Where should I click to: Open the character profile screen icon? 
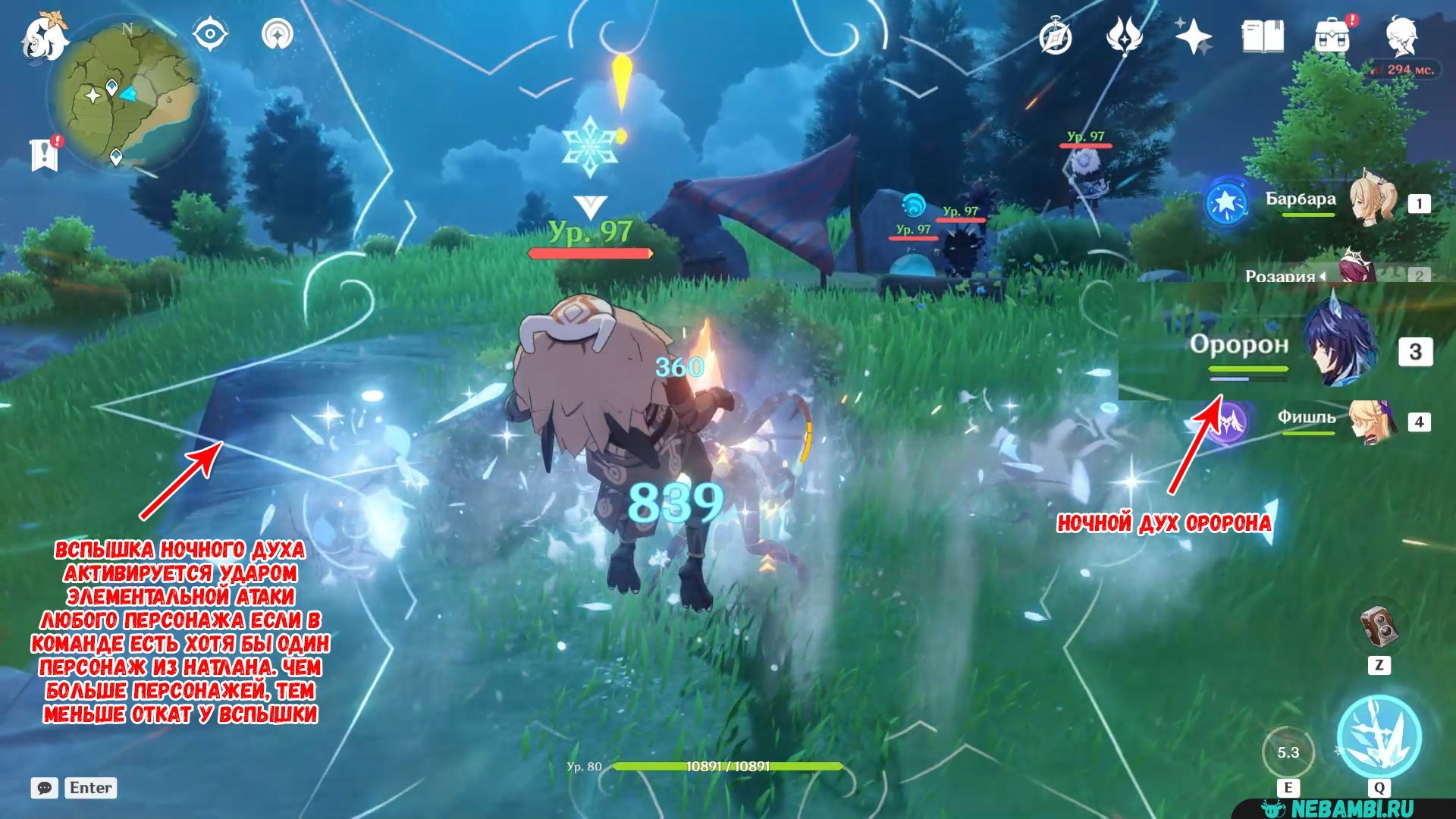[1401, 36]
